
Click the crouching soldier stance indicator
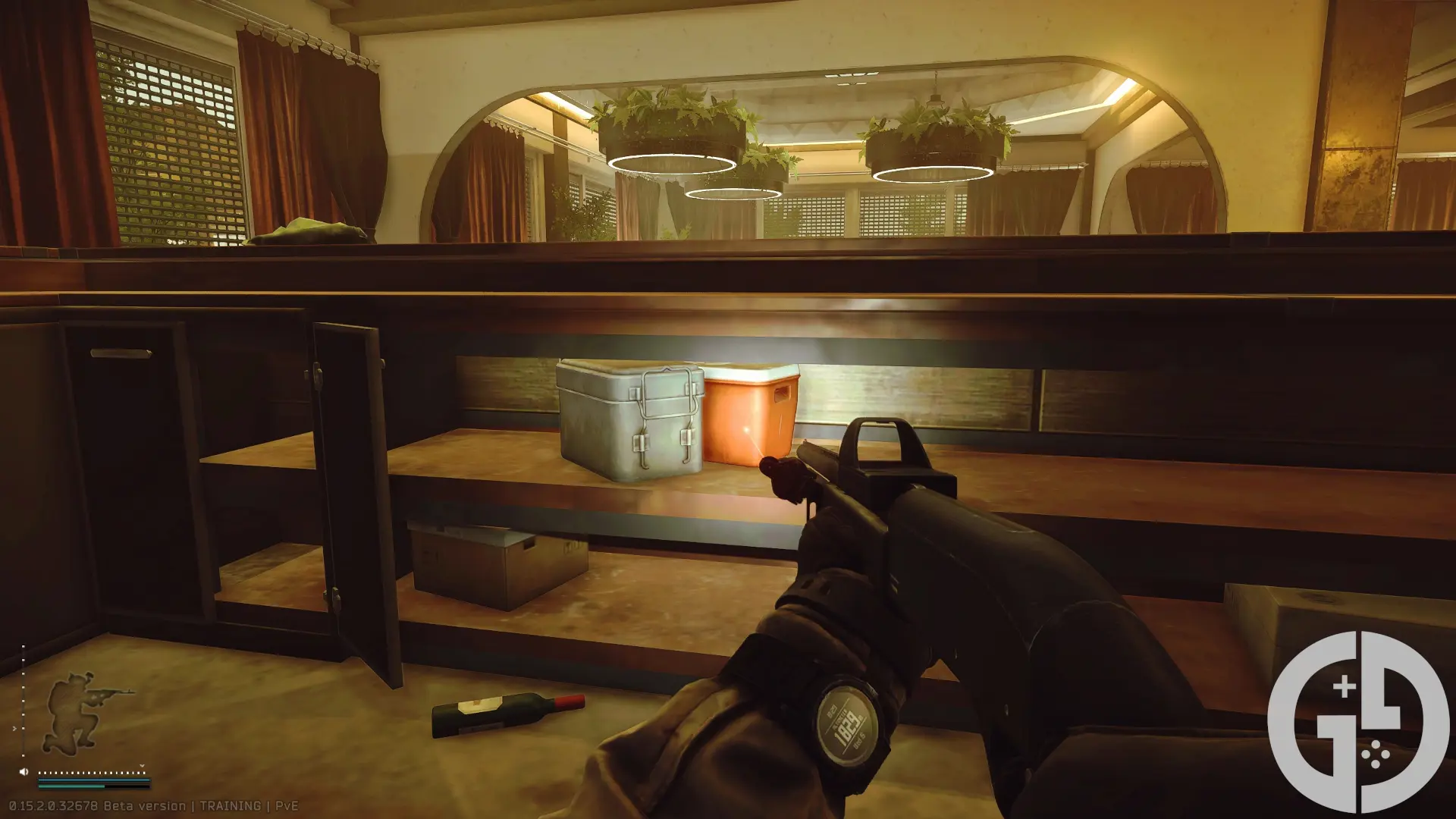[x=80, y=711]
